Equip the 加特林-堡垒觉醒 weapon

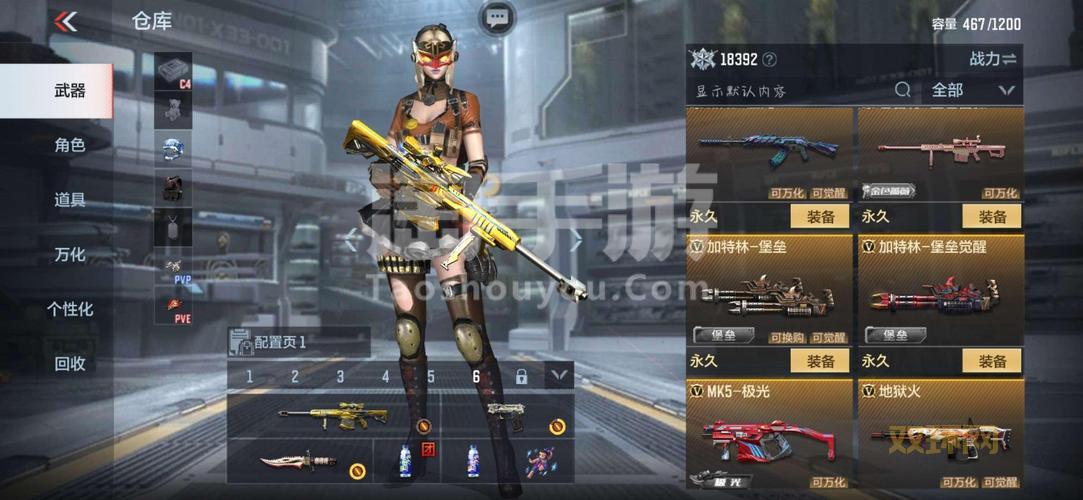click(992, 361)
